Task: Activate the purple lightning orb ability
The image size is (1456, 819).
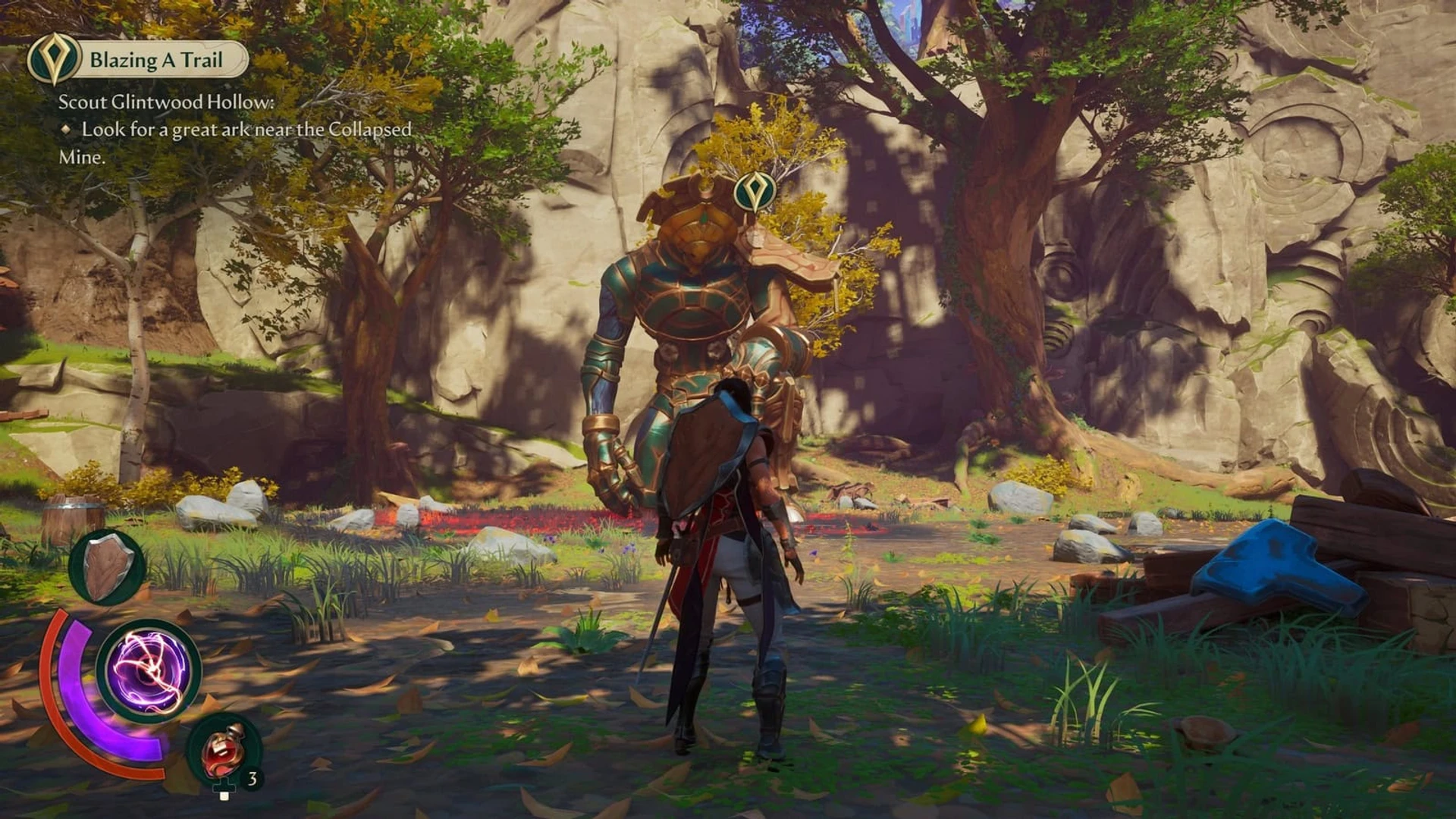Action: (x=149, y=671)
